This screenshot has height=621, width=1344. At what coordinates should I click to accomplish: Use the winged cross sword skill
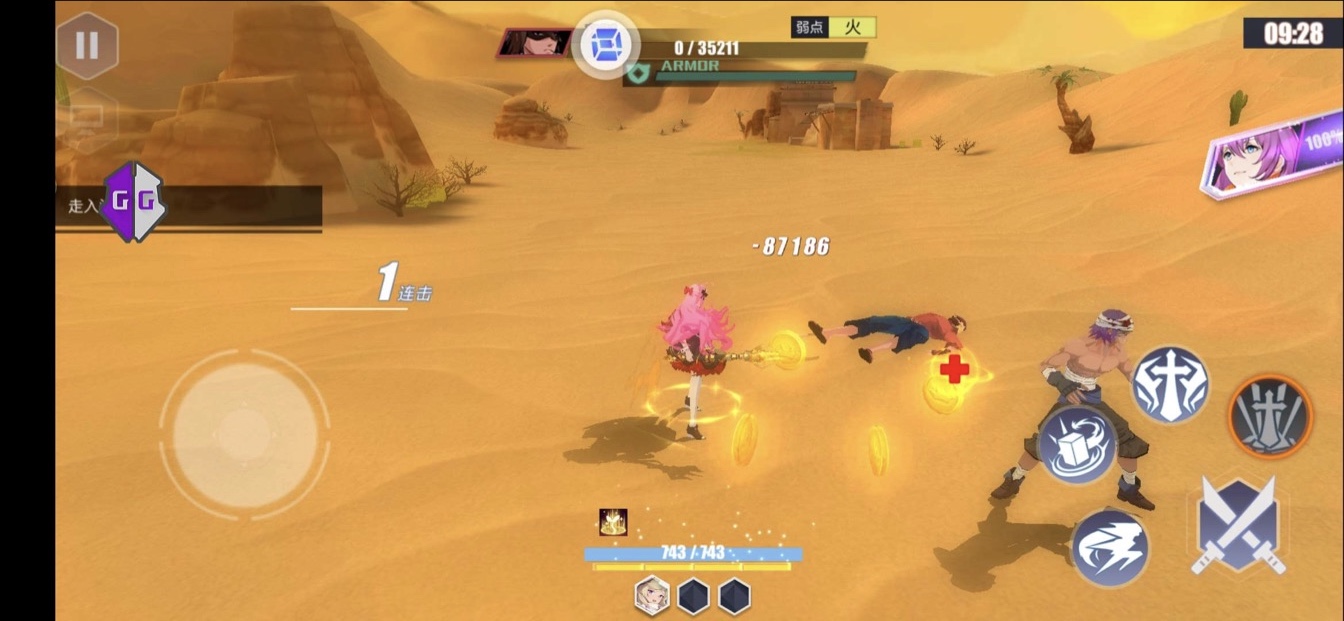pyautogui.click(x=1170, y=385)
